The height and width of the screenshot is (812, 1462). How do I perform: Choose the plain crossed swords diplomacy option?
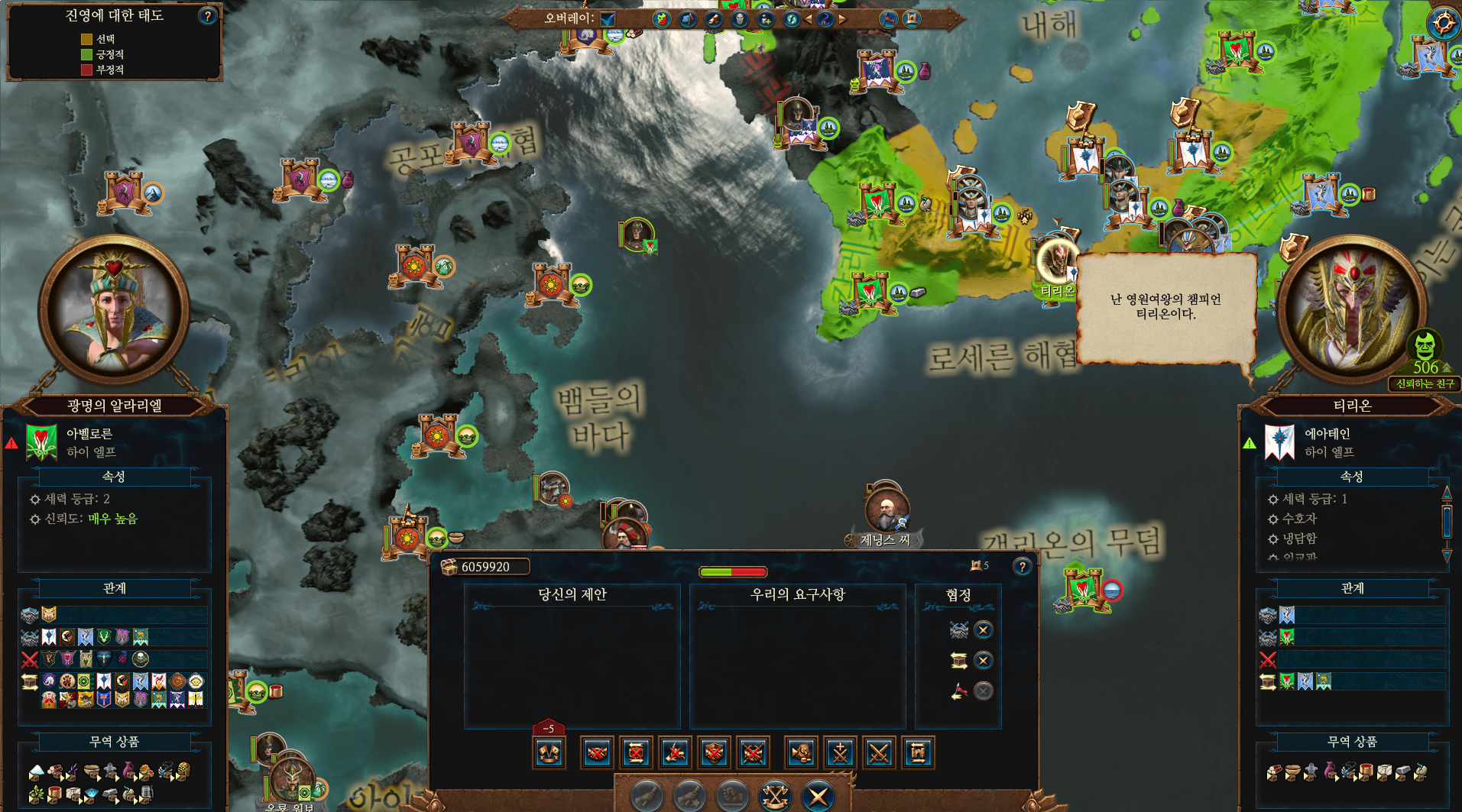(x=879, y=753)
